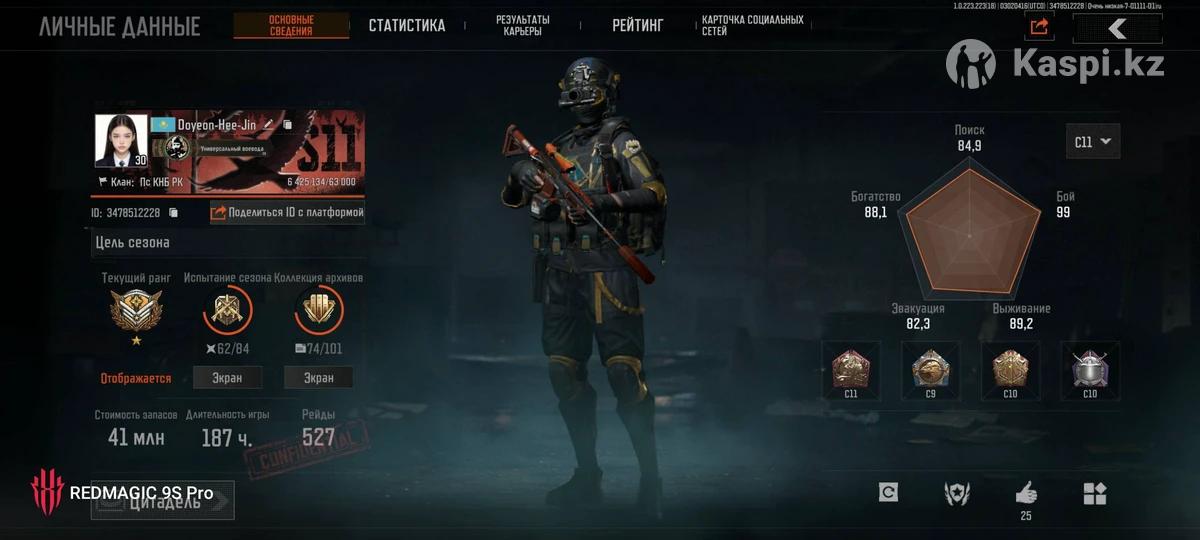Select the C9 eagle season badge
Image resolution: width=1200 pixels, height=540 pixels.
930,370
